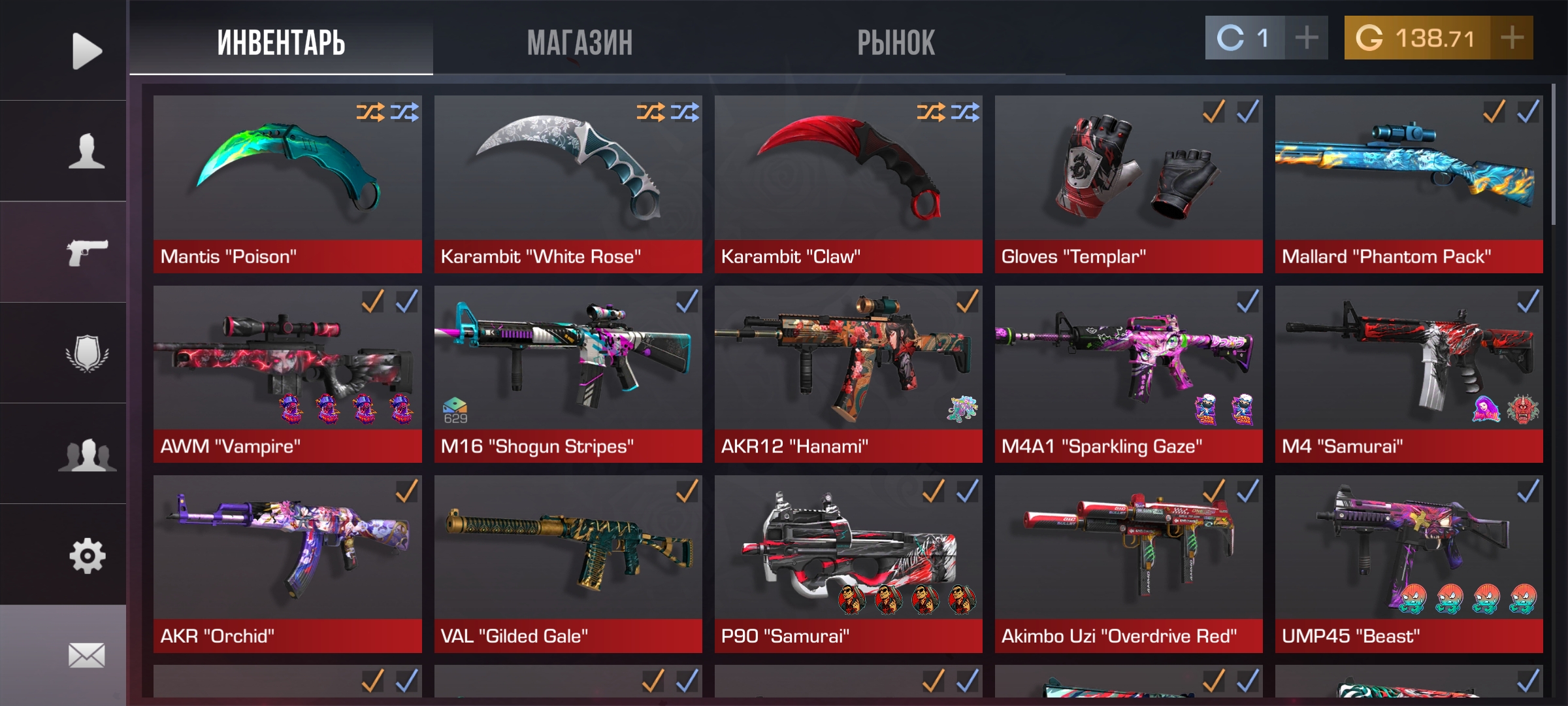The width and height of the screenshot is (1568, 706).
Task: Open the clan shield icon
Action: pyautogui.click(x=86, y=354)
